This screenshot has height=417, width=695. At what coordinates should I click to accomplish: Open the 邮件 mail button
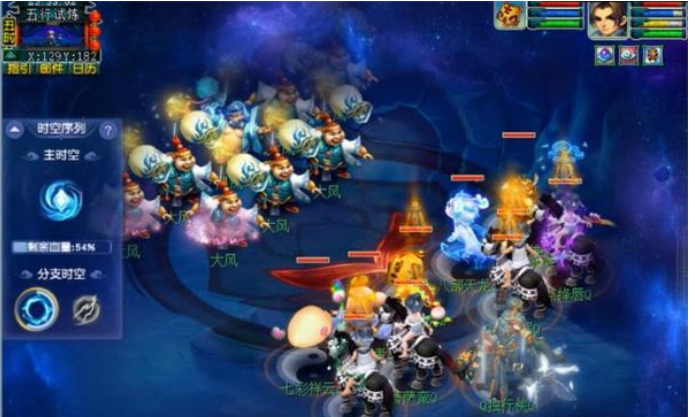tap(51, 69)
